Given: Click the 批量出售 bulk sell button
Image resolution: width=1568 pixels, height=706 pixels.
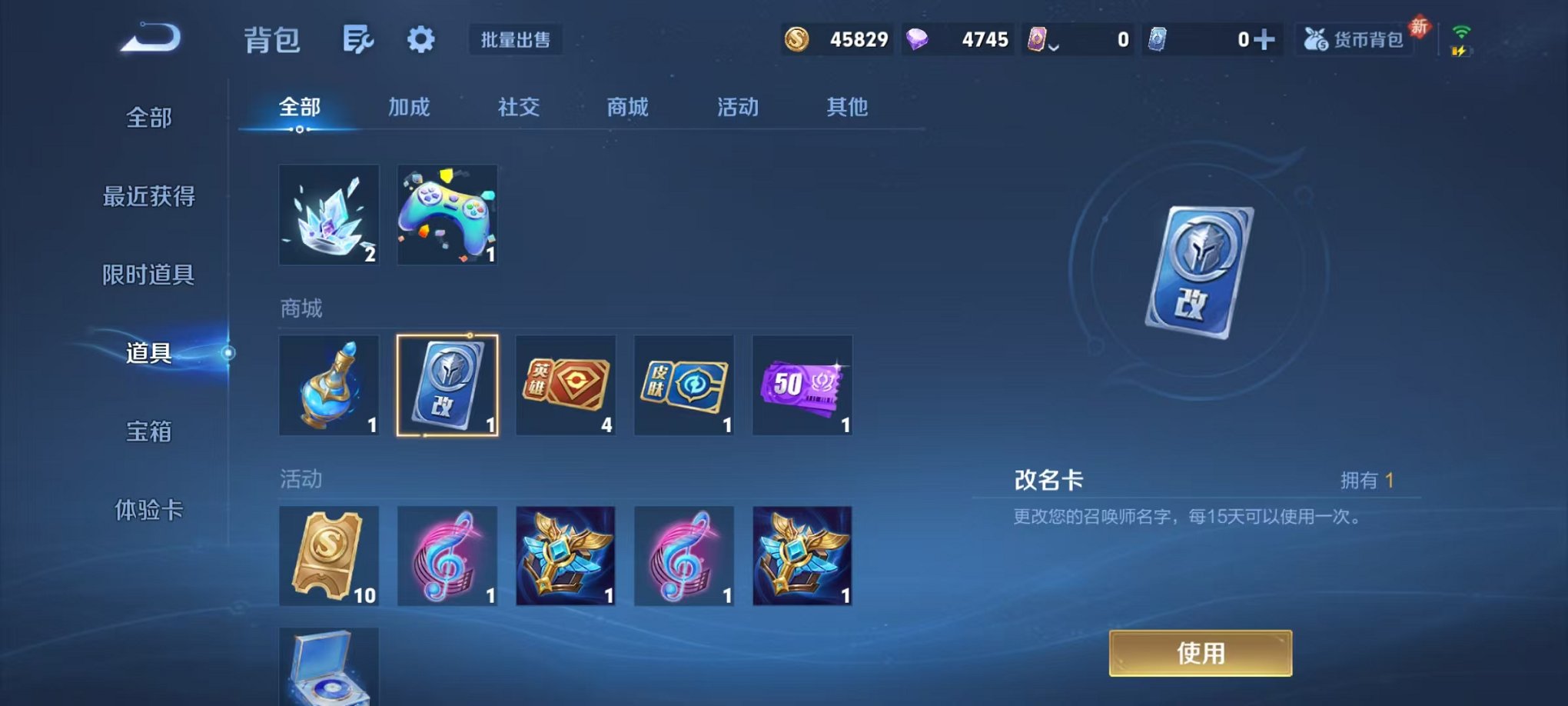Looking at the screenshot, I should point(517,42).
